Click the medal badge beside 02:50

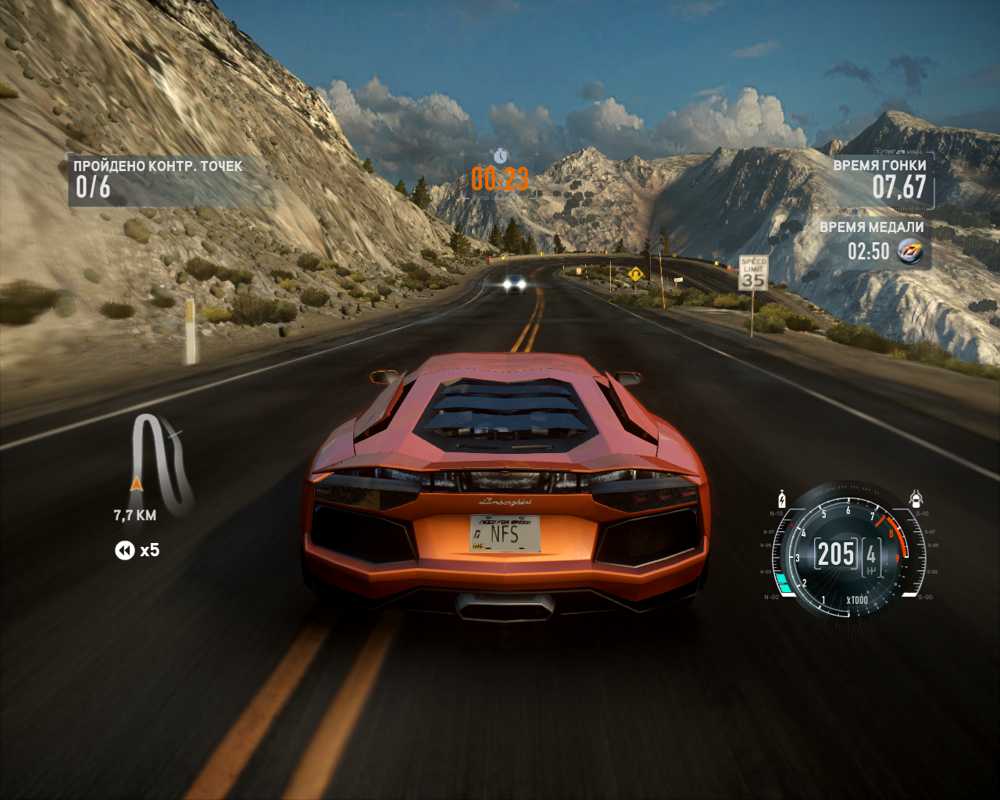[910, 251]
